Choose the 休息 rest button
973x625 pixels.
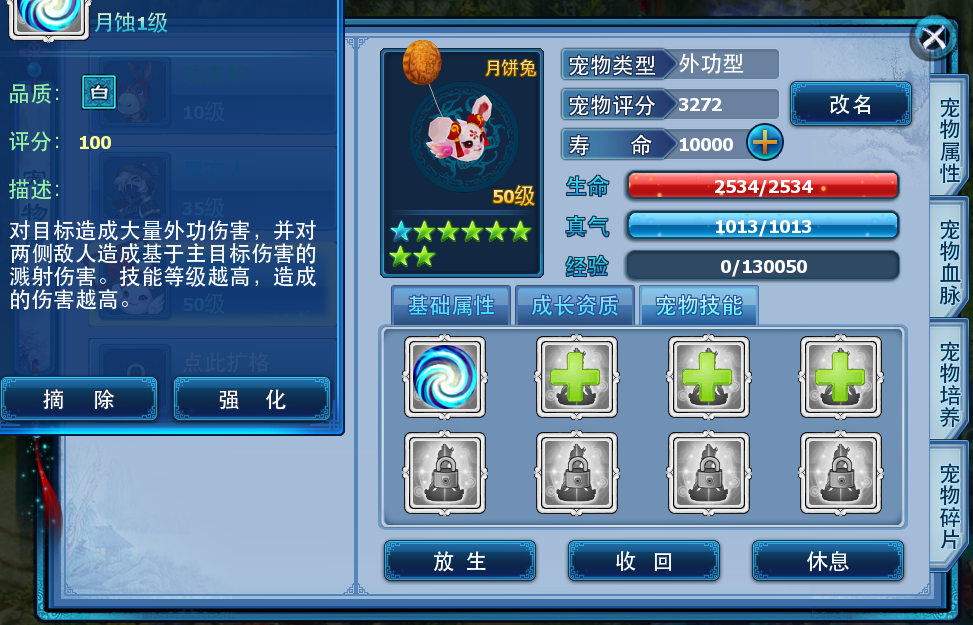pyautogui.click(x=828, y=561)
